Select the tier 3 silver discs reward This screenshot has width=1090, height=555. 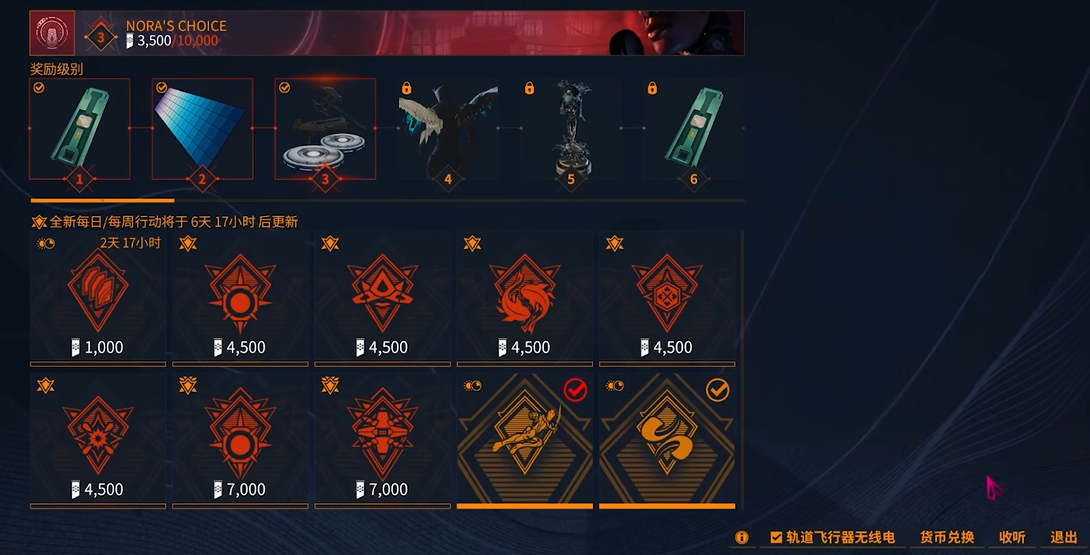coord(325,129)
